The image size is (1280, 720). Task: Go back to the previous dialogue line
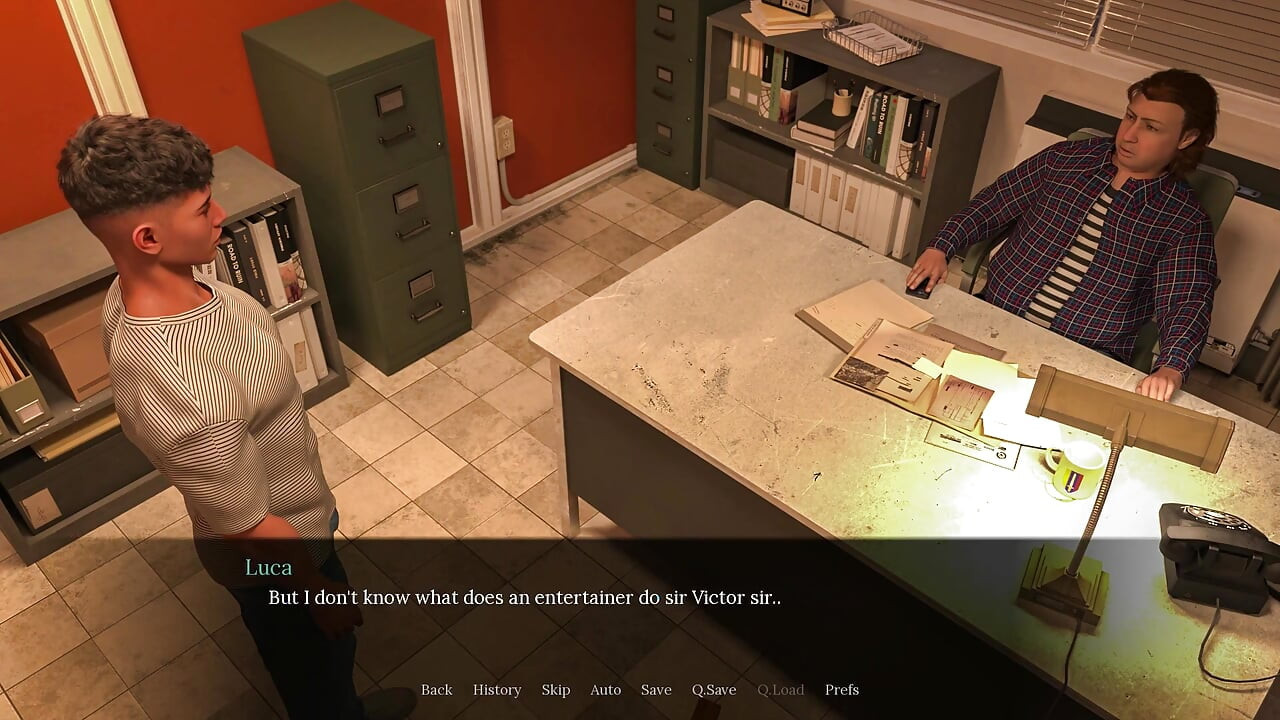436,690
